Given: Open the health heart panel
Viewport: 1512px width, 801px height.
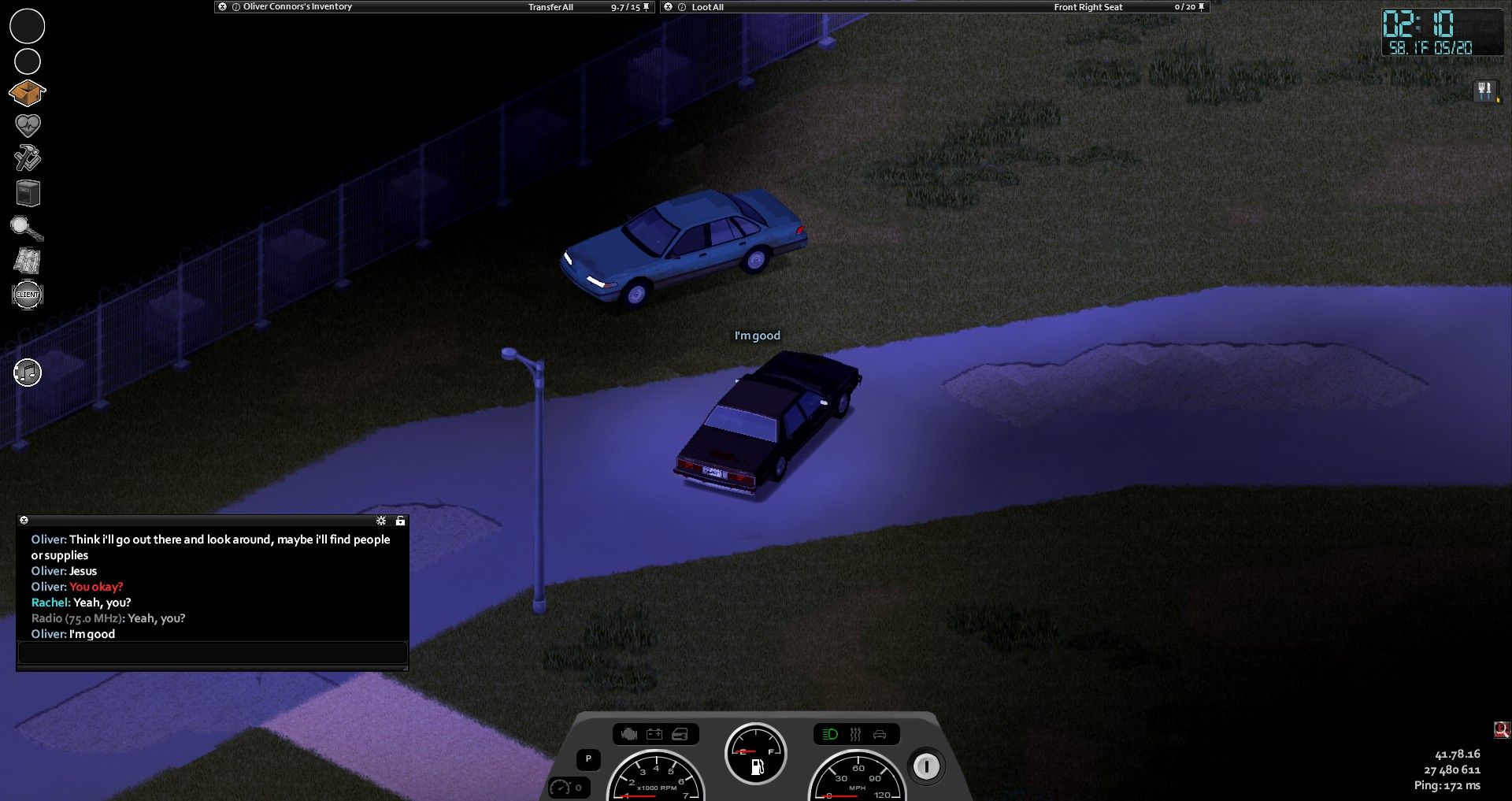Looking at the screenshot, I should click(x=28, y=125).
